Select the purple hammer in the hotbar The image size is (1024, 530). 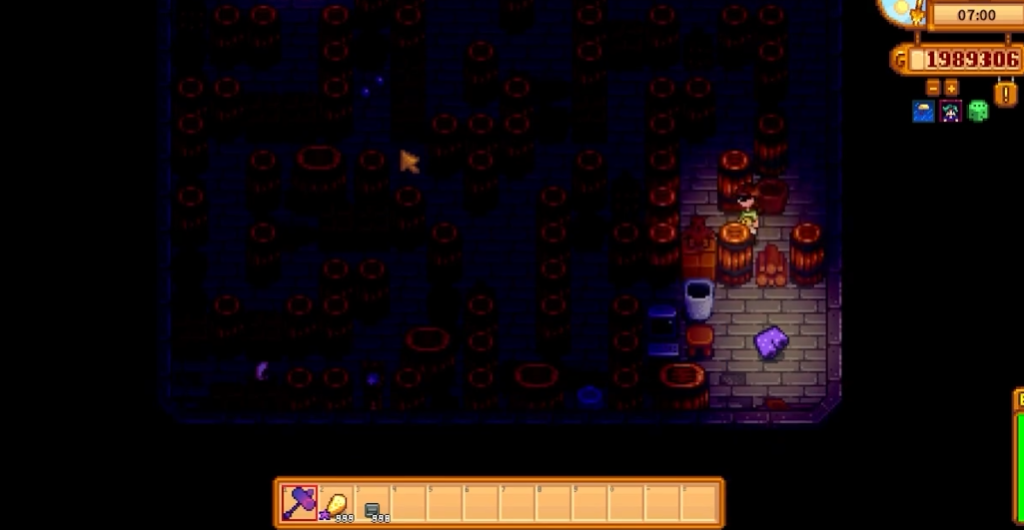tap(300, 502)
